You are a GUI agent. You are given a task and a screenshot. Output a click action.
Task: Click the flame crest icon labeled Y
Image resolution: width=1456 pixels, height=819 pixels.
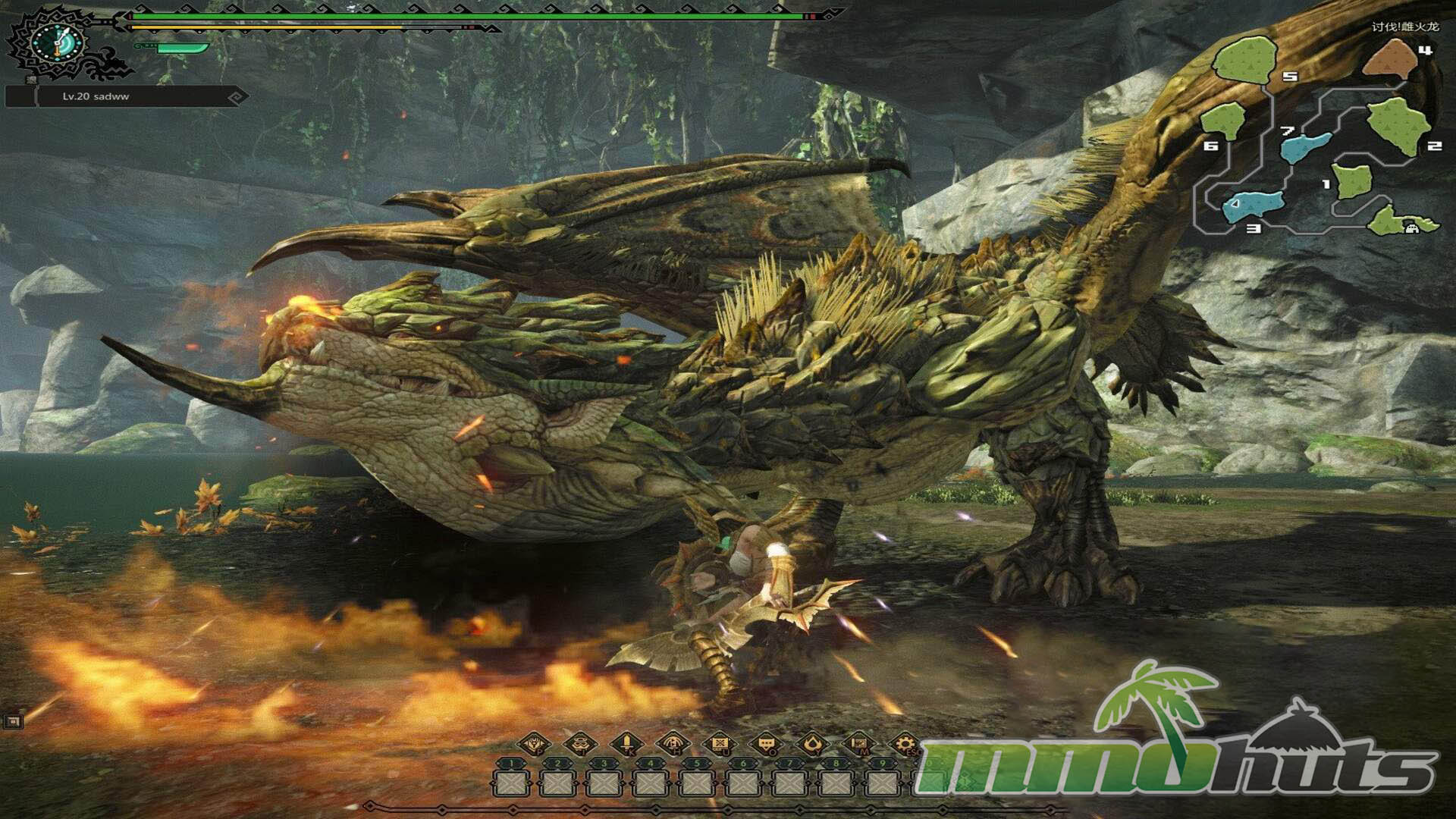point(812,743)
